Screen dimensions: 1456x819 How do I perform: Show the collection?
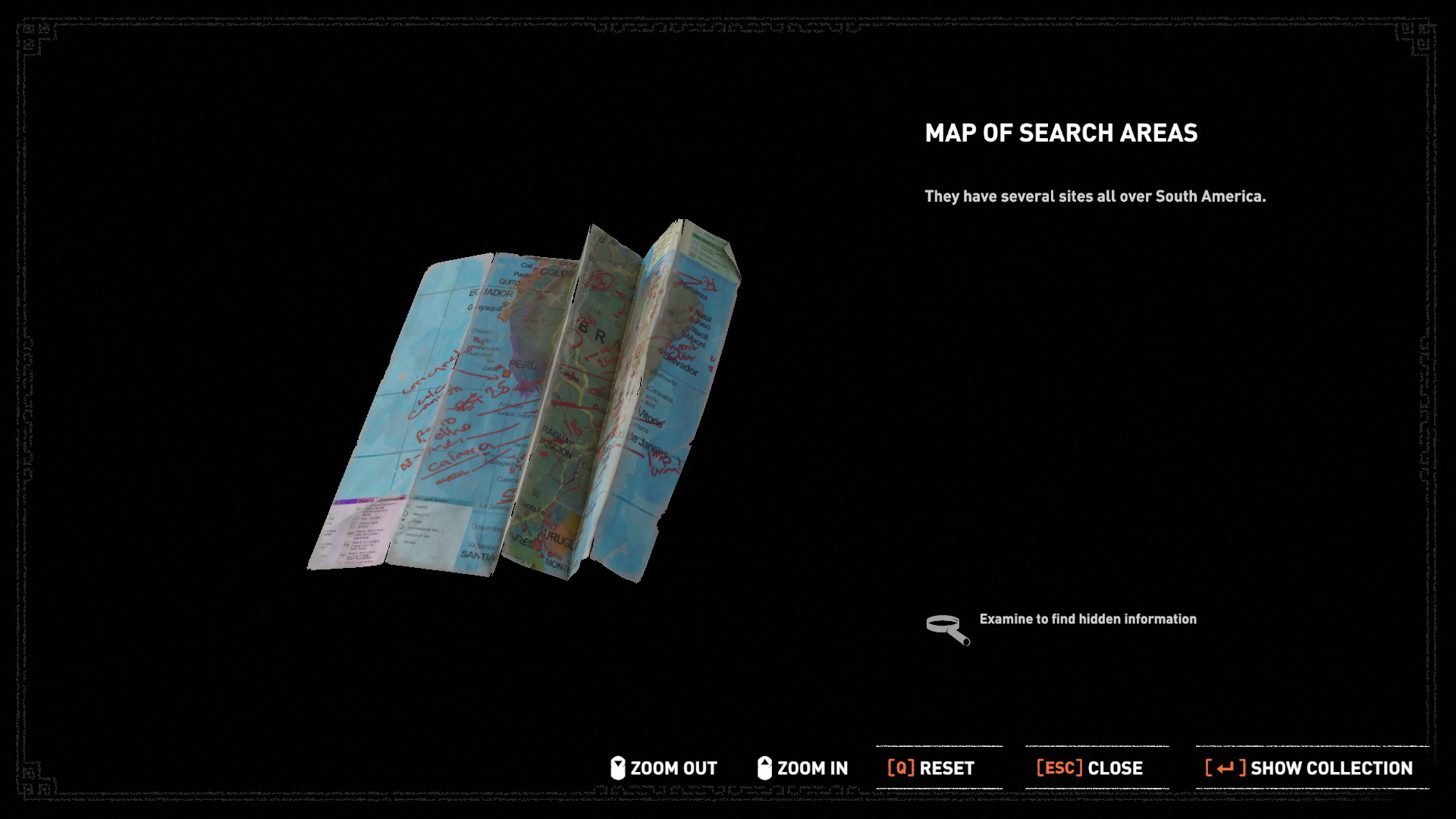(1309, 768)
